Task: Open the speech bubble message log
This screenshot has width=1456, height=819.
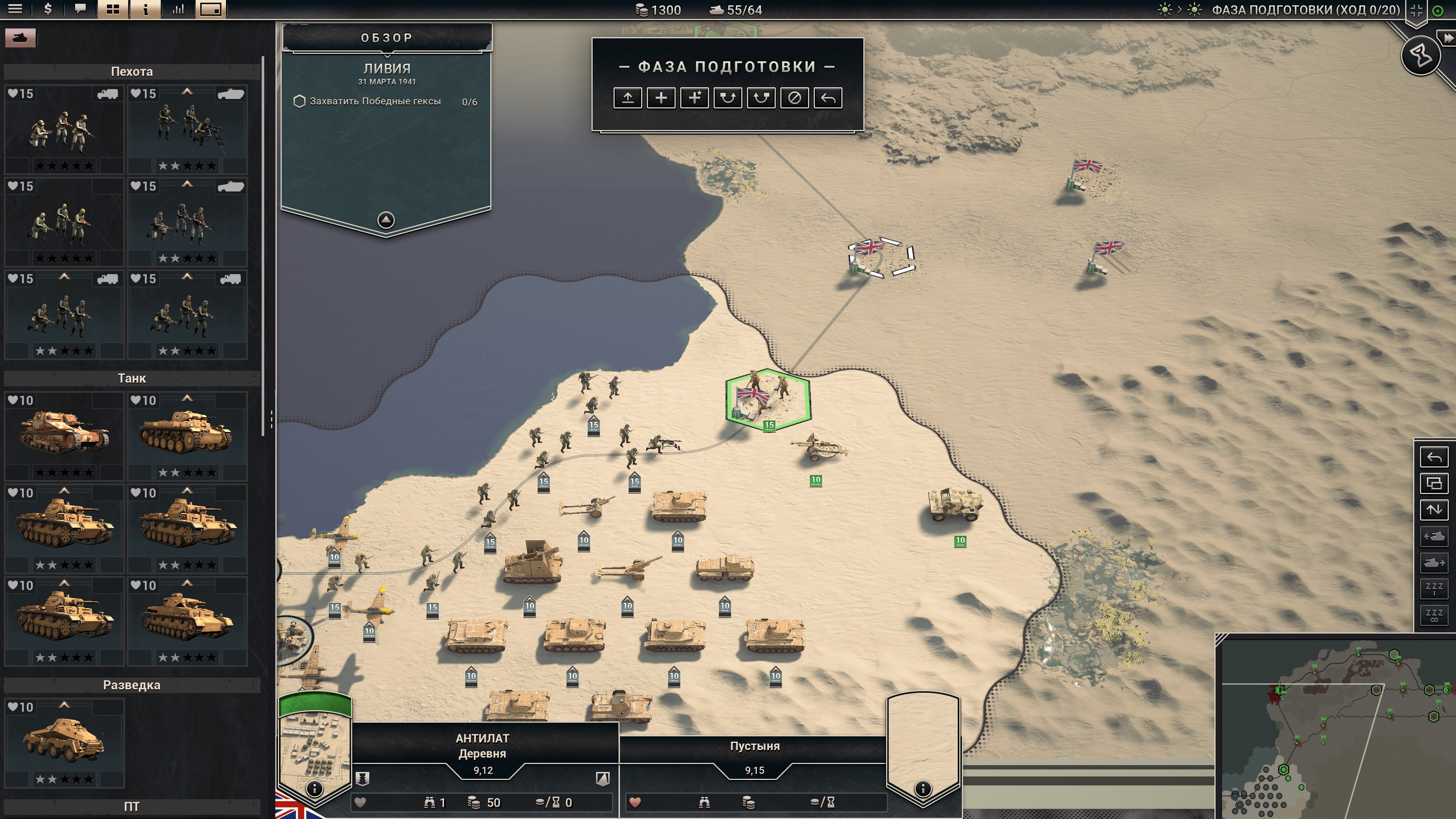Action: 80,9
